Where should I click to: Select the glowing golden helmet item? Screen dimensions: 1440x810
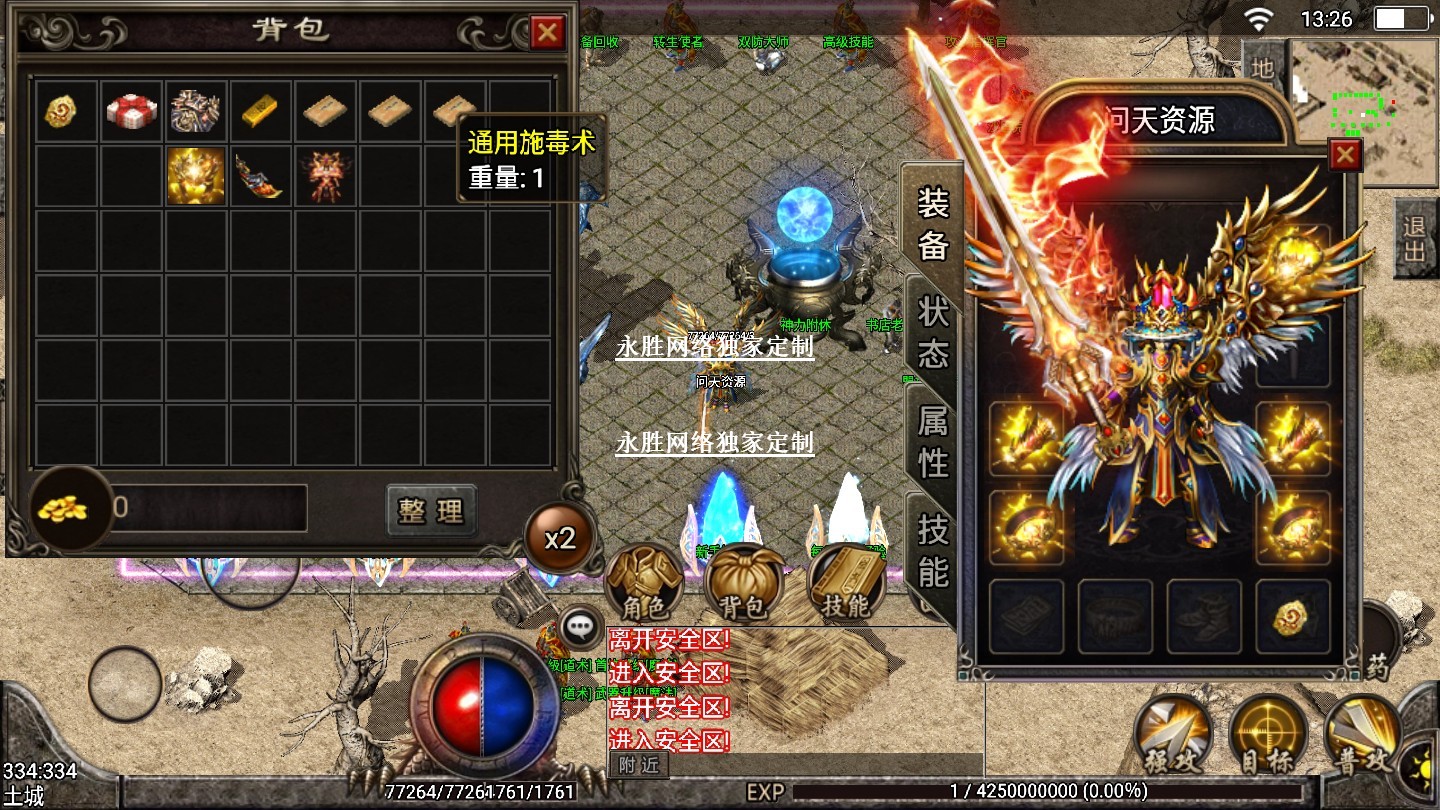coord(196,176)
